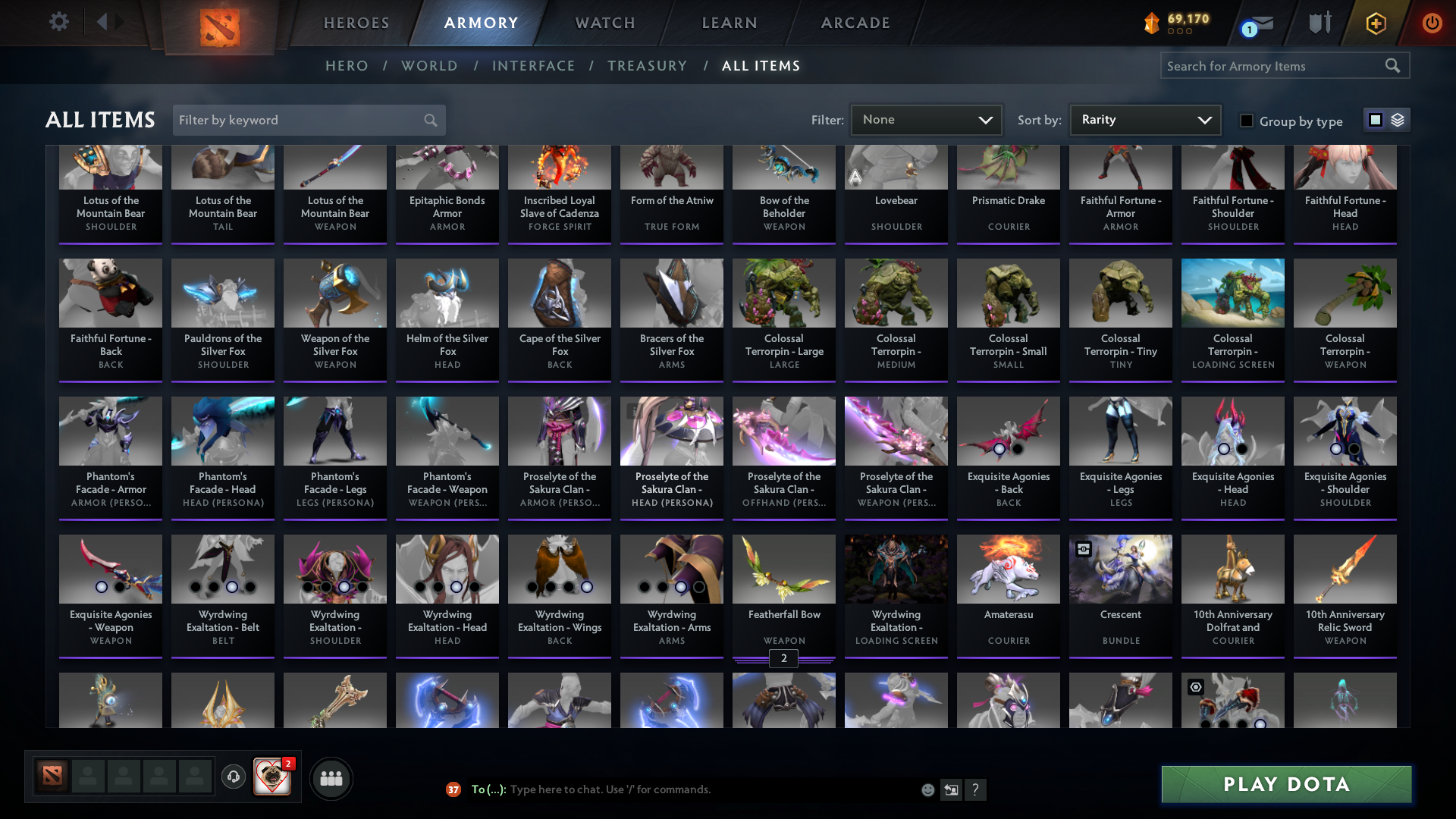Click the armory shield and sword icon
This screenshot has width=1456, height=819.
pos(1319,23)
